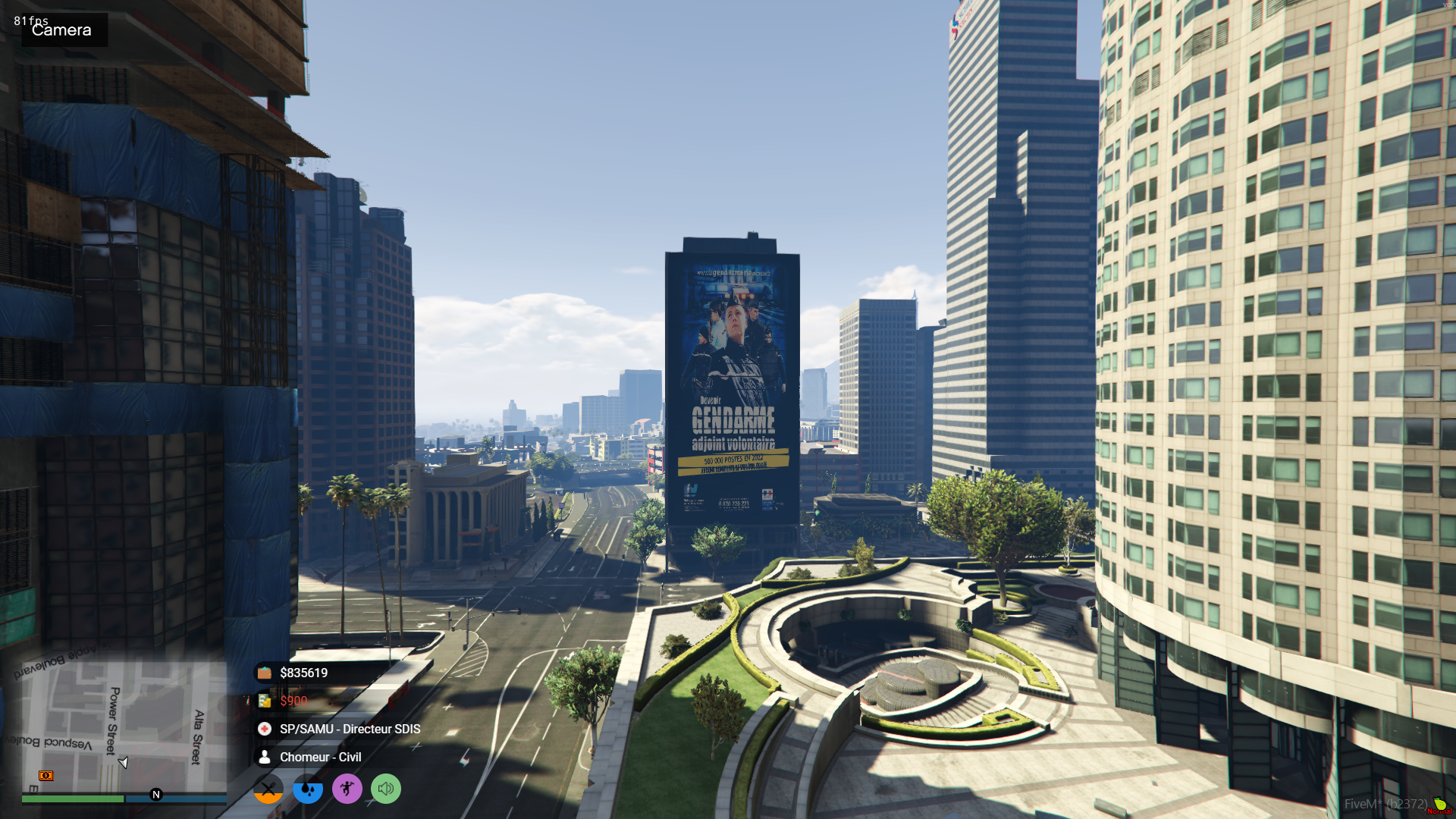This screenshot has height=819, width=1456.
Task: Click the green voice speaker icon
Action: pos(386,789)
